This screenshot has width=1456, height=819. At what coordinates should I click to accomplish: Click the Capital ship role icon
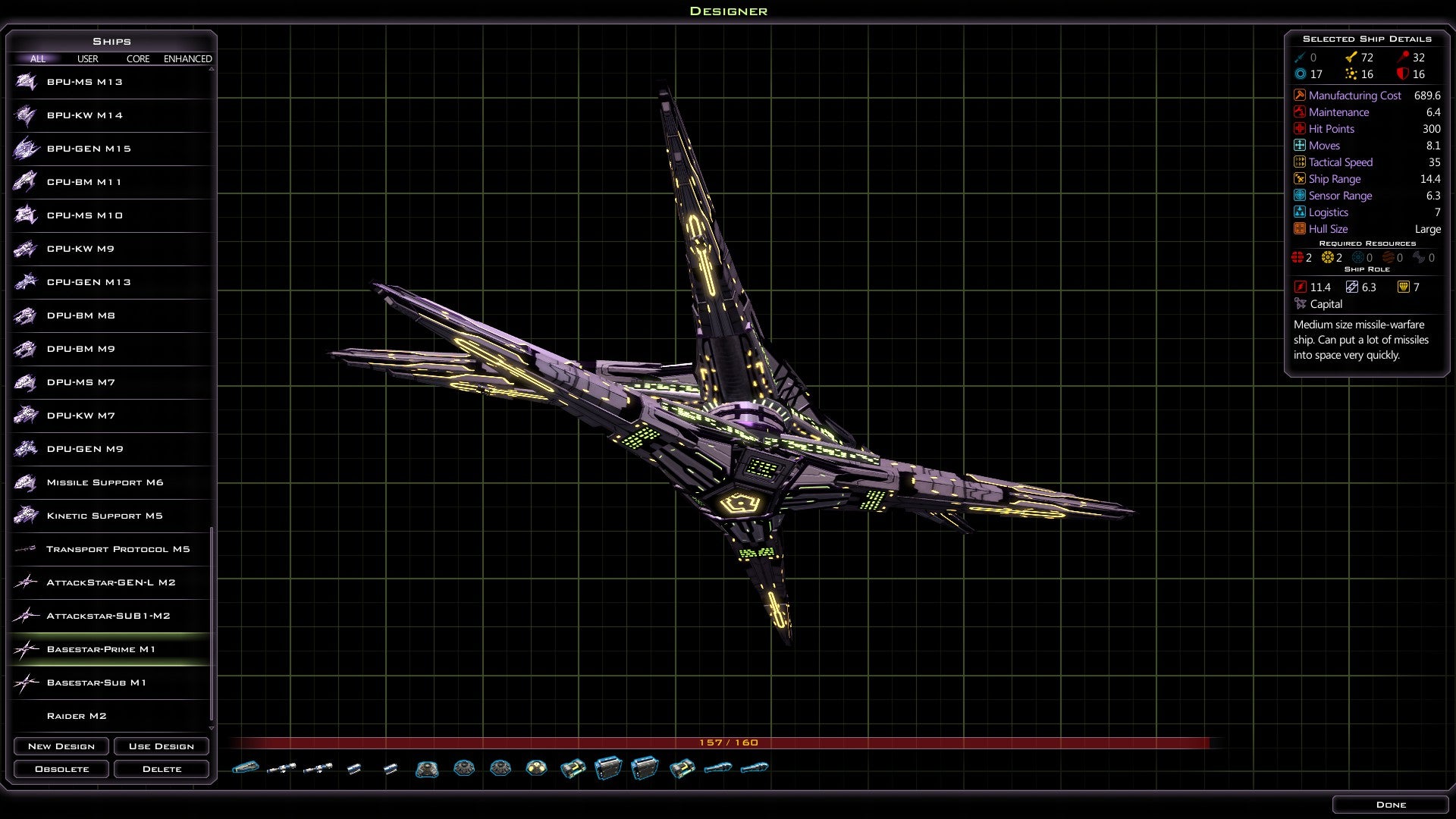(x=1301, y=304)
